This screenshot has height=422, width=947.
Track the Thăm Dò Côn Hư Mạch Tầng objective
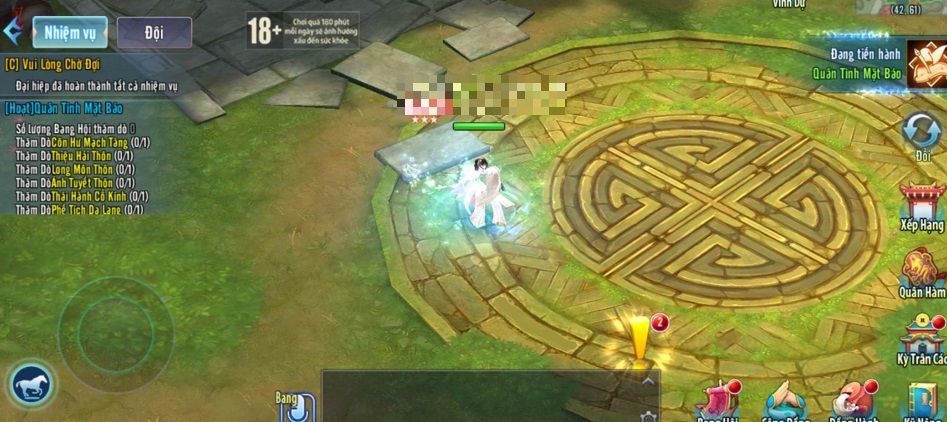[83, 143]
